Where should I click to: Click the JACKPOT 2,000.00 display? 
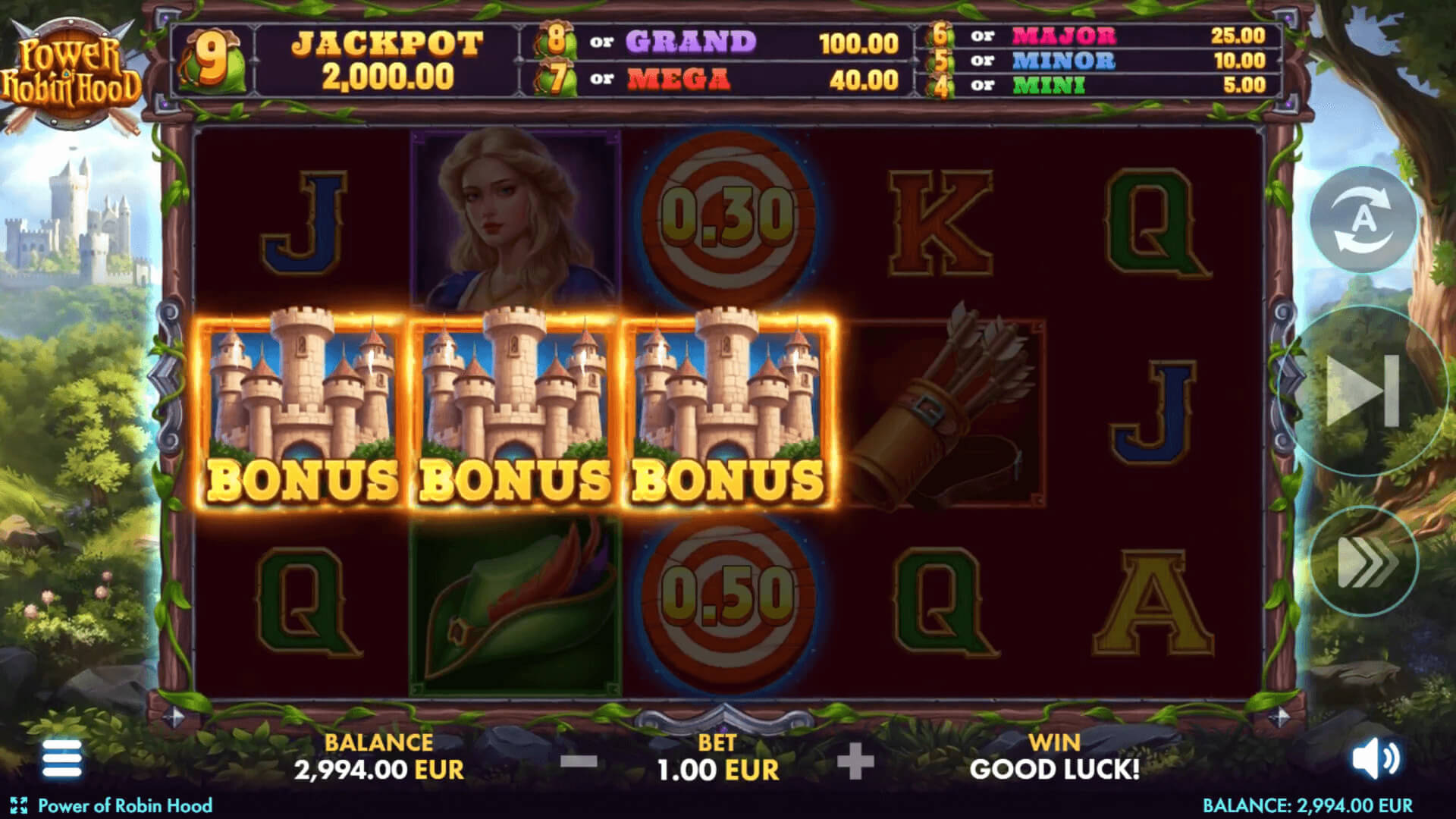click(x=385, y=57)
